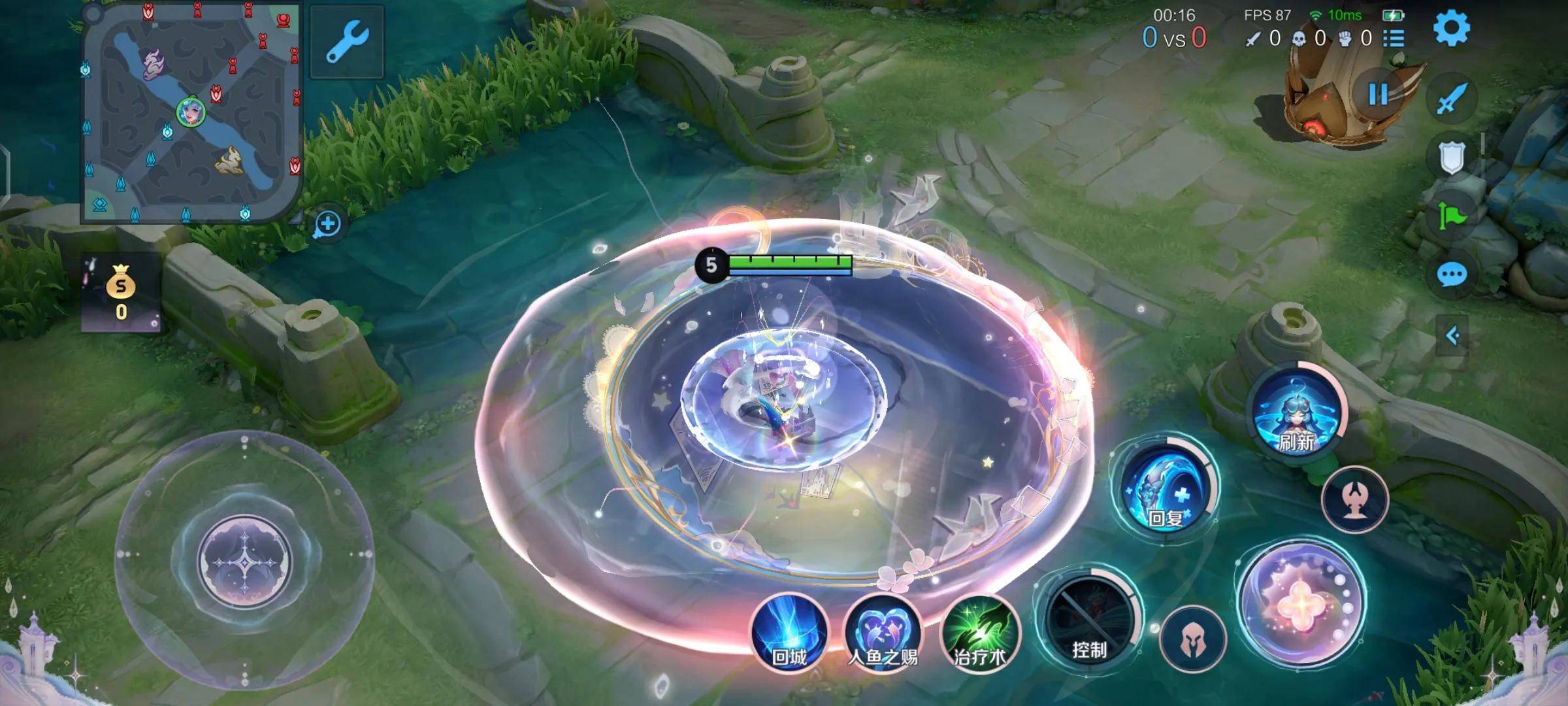The image size is (1568, 706).
Task: Send the sword attack signal
Action: pos(1452,99)
